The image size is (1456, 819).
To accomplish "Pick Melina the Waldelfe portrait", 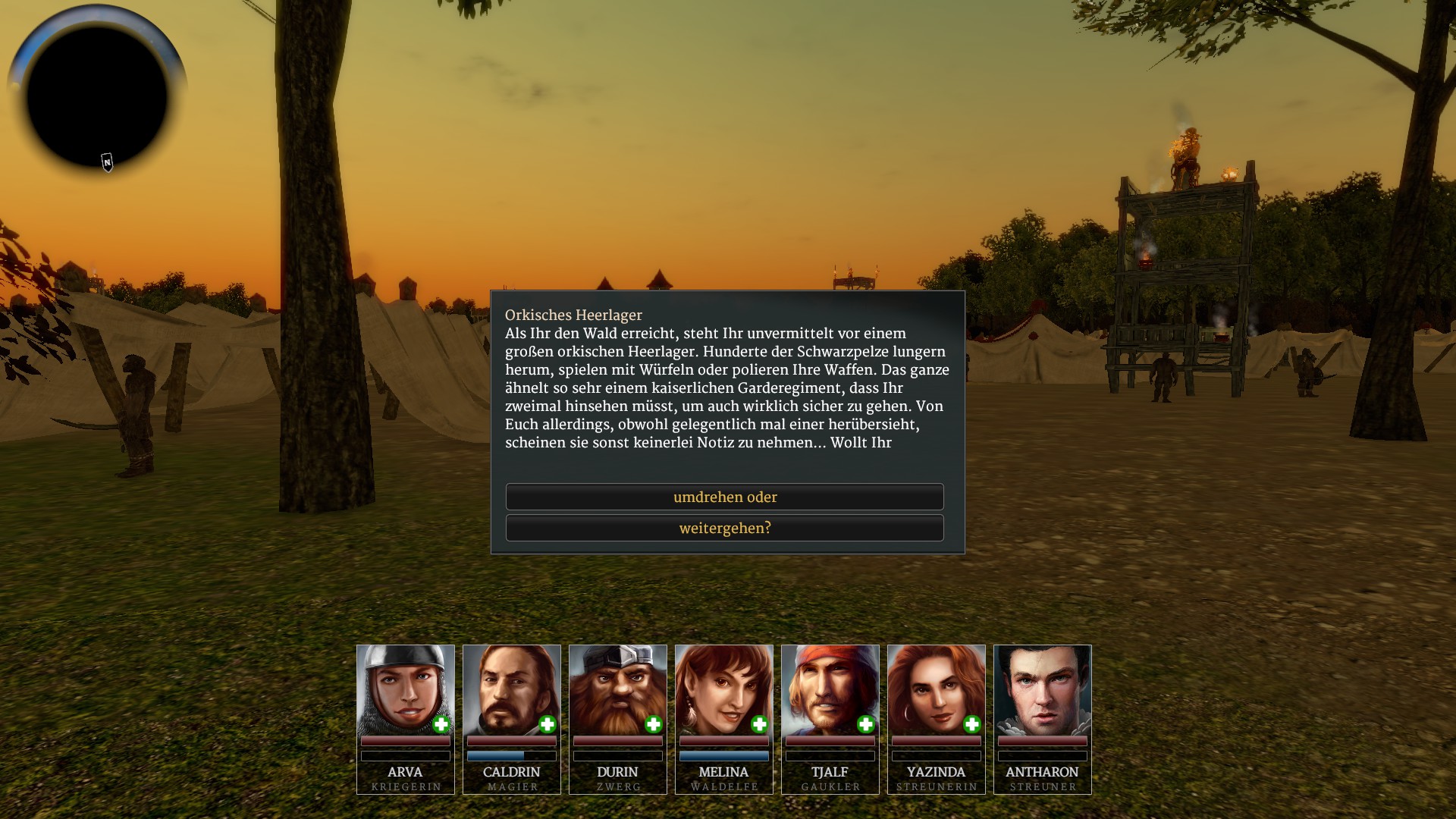I will [723, 689].
